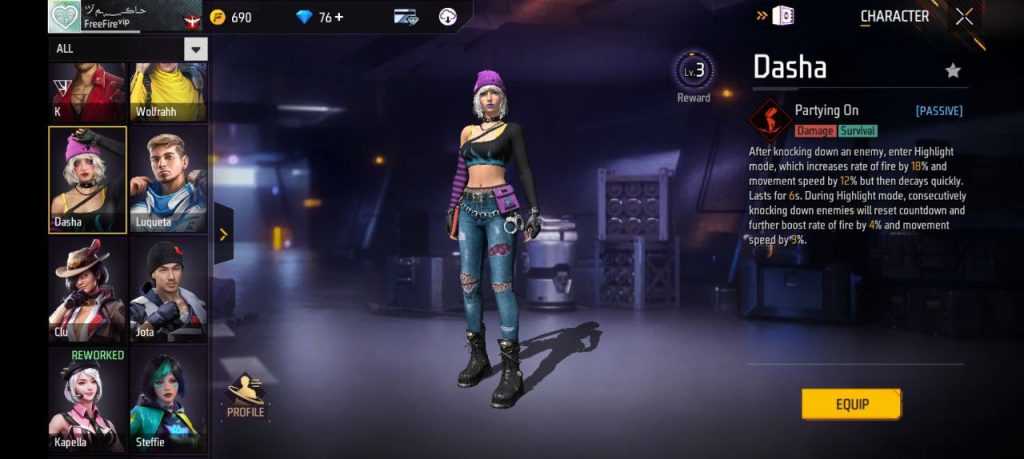This screenshot has height=459, width=1024.
Task: Select the K character portrait
Action: [88, 92]
